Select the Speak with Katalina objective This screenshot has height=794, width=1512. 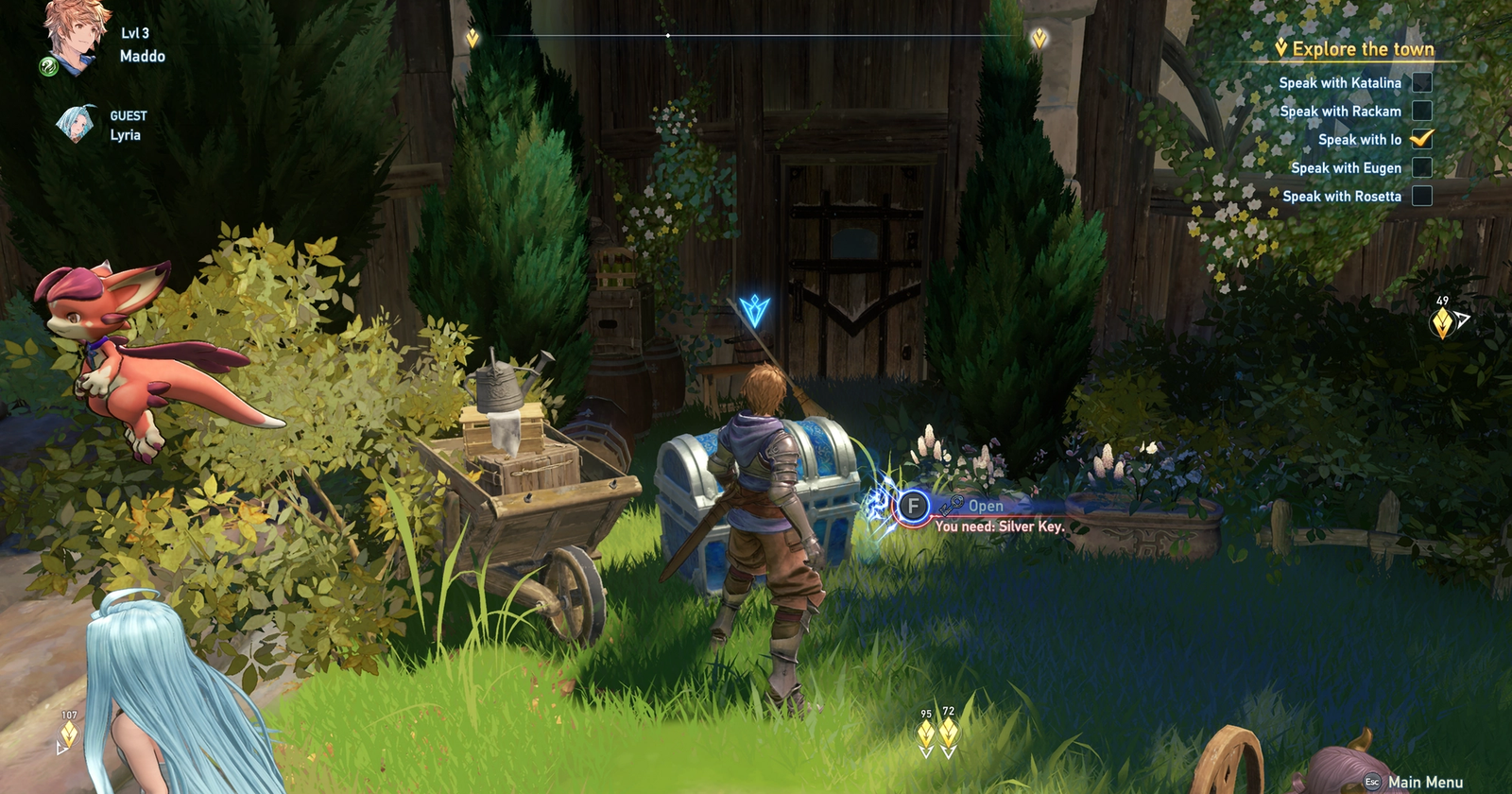click(1339, 83)
